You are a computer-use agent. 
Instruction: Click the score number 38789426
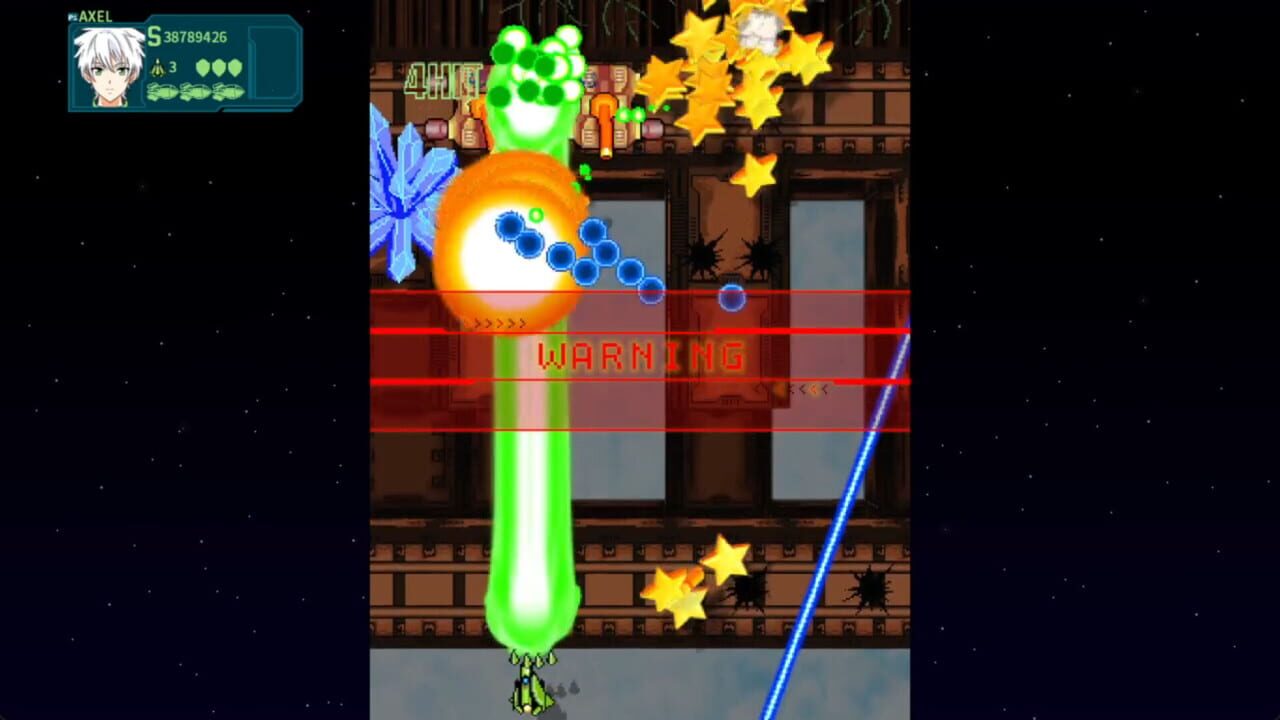click(x=195, y=37)
